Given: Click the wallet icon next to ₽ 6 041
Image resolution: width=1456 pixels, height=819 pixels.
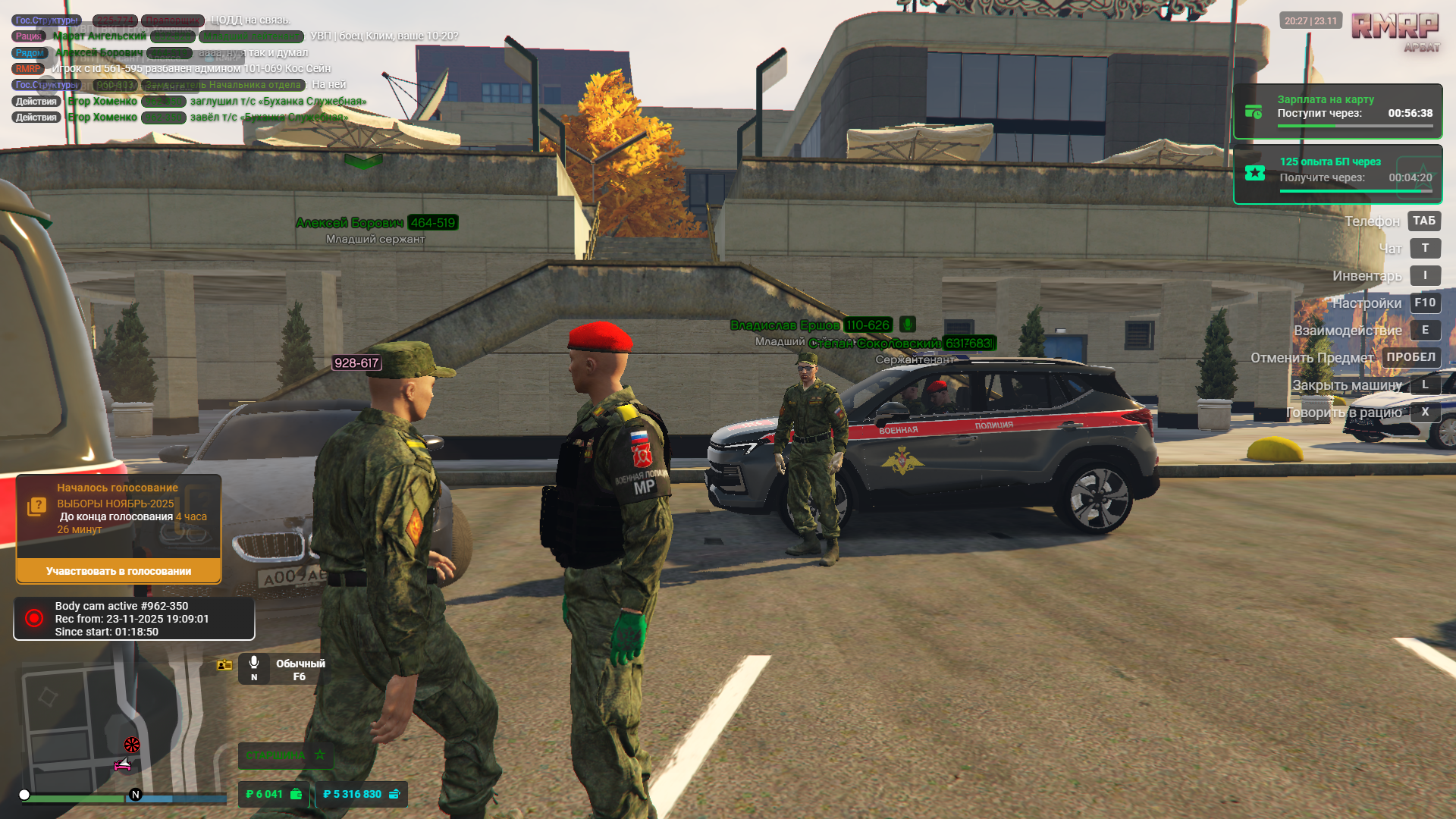Looking at the screenshot, I should coord(295,794).
